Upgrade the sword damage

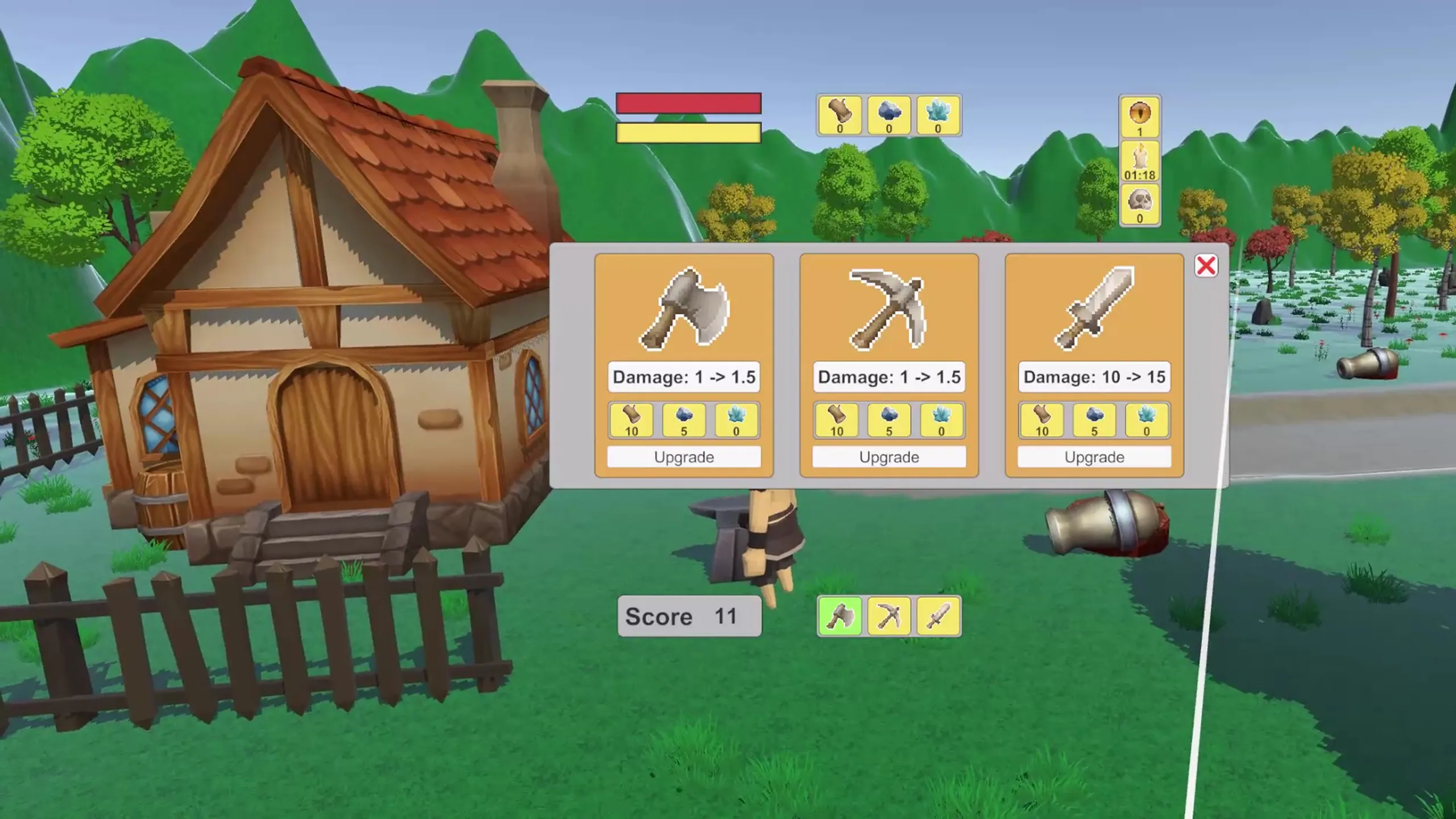point(1094,457)
